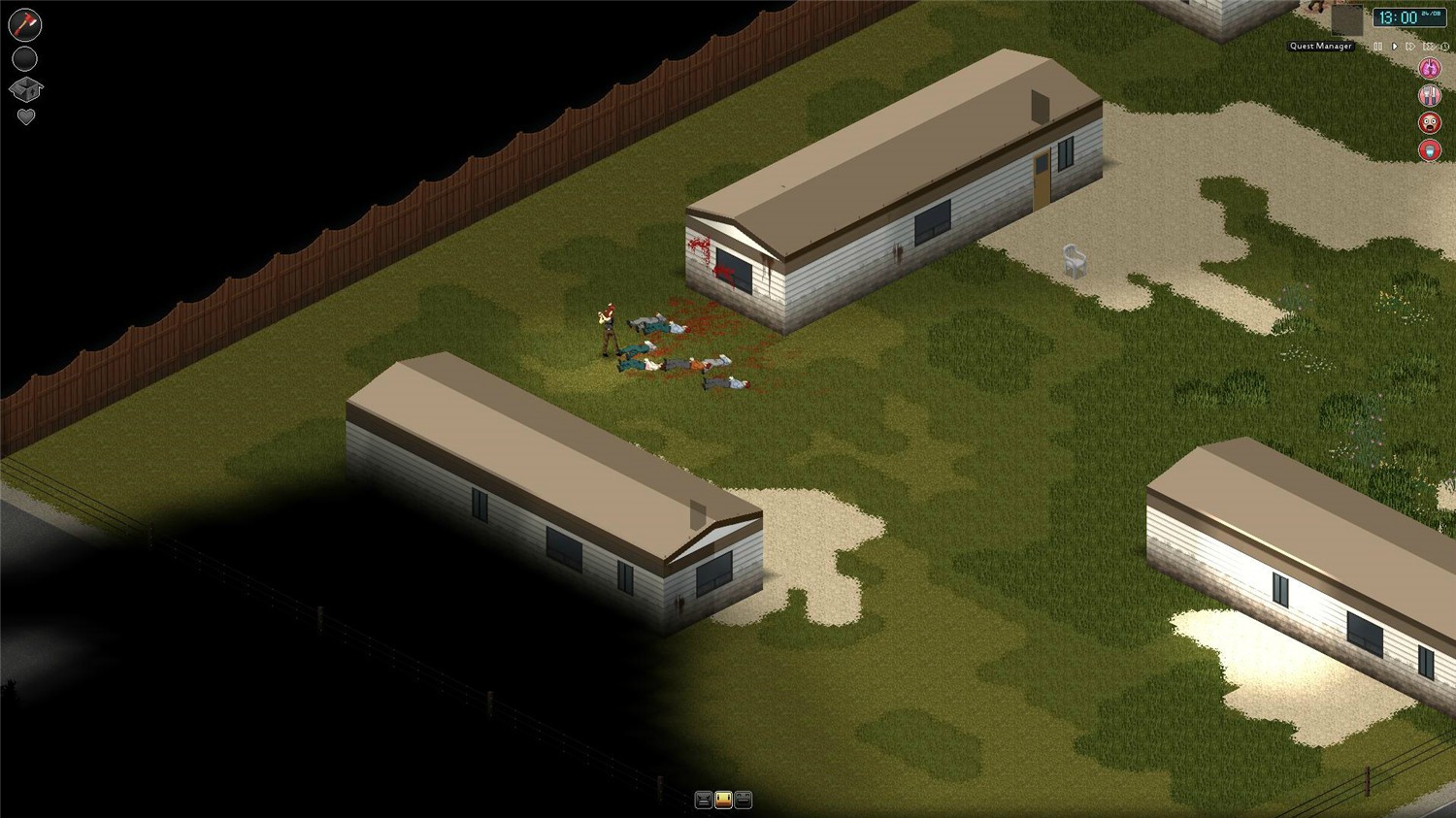Resume normal speed with play control
The height and width of the screenshot is (818, 1456).
coord(1394,46)
